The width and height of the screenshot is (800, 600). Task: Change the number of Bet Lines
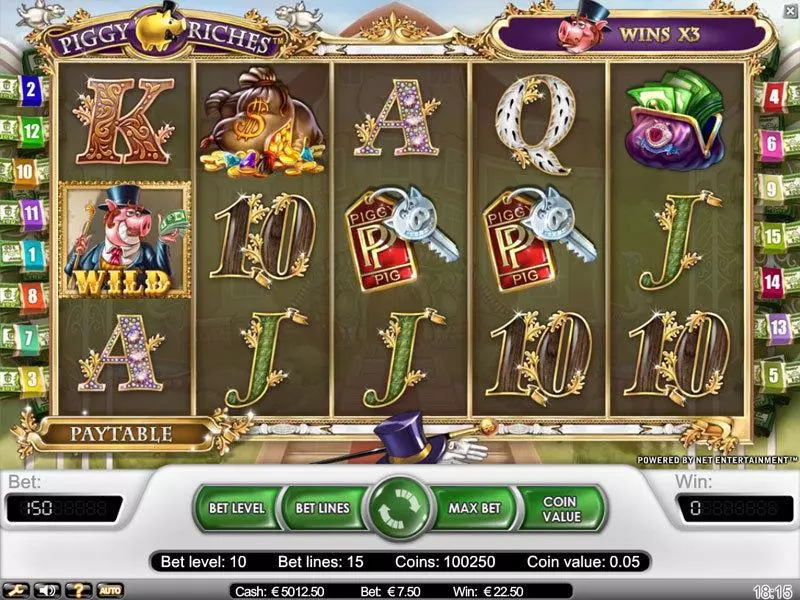coord(322,508)
